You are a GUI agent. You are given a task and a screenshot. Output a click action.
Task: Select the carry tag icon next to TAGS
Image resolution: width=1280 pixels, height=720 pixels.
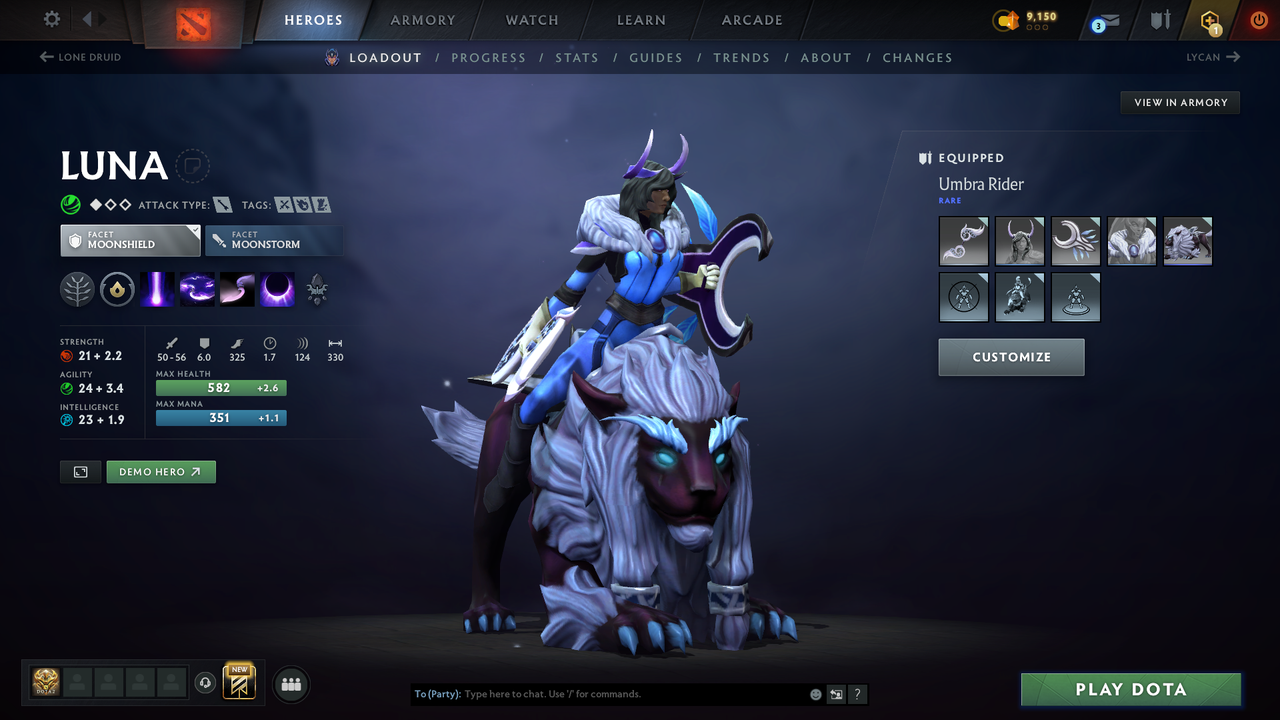[283, 203]
